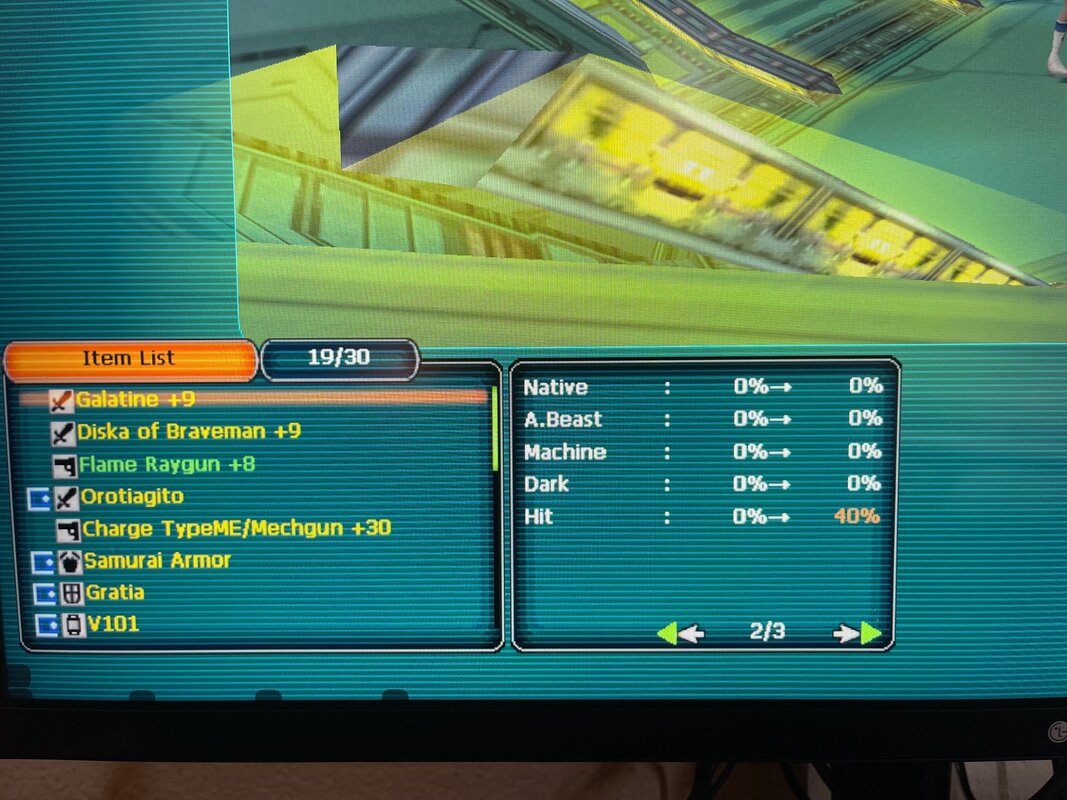1067x800 pixels.
Task: Select the V101 unit item
Action: tap(111, 624)
